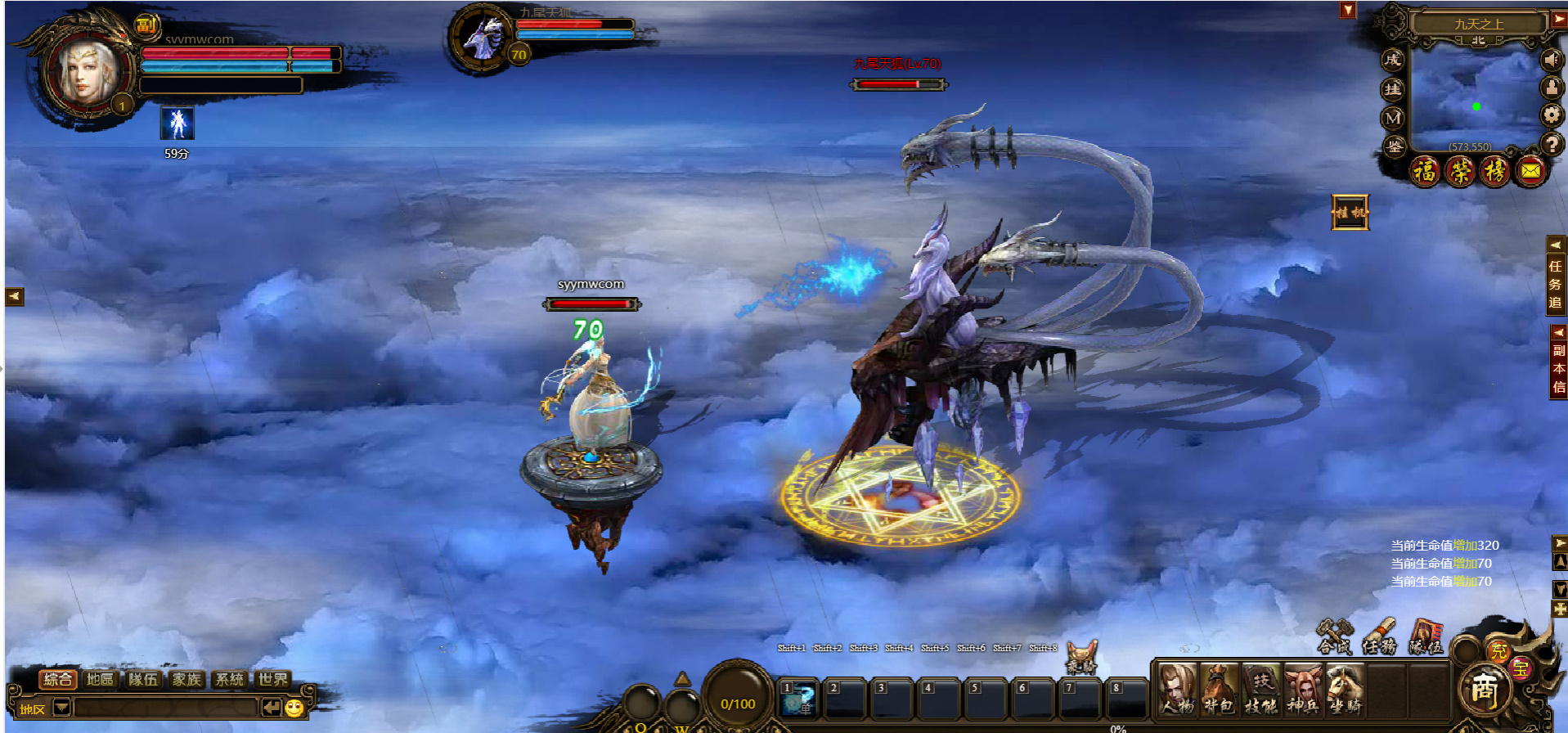Toggle sound with the speaker icon

[1551, 59]
